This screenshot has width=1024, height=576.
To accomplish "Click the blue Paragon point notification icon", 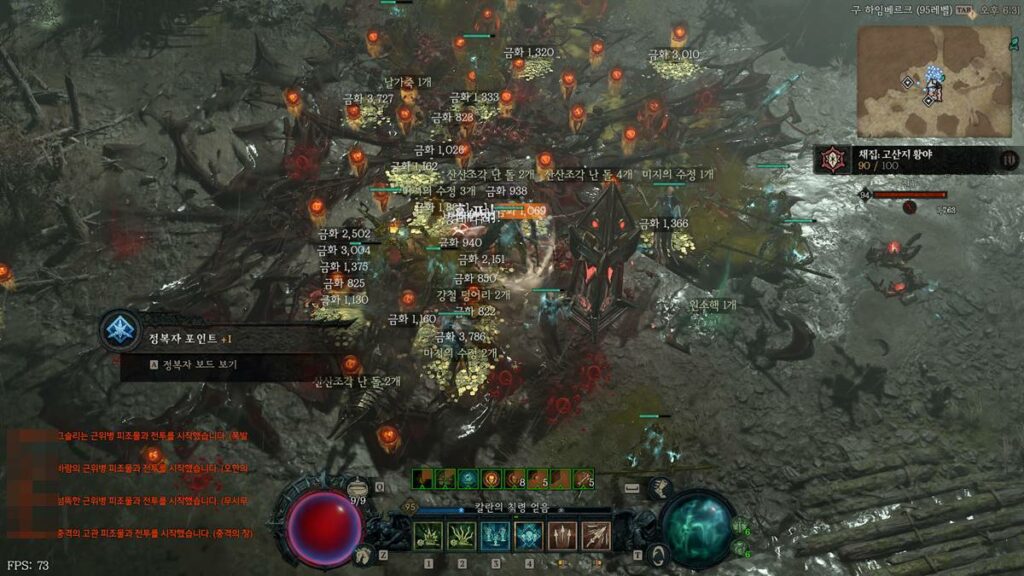I will (120, 330).
